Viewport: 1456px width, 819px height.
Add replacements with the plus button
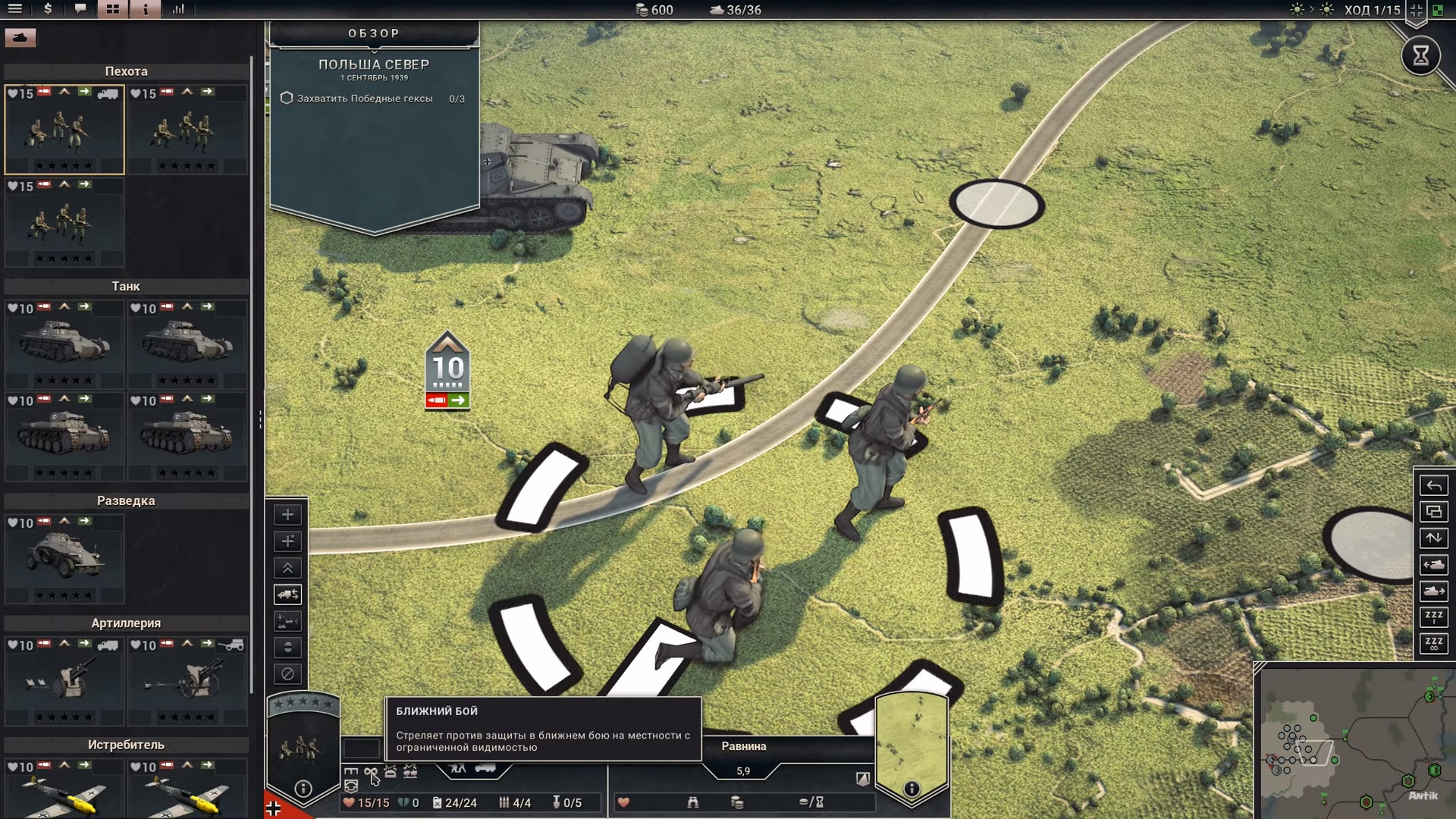tap(287, 515)
